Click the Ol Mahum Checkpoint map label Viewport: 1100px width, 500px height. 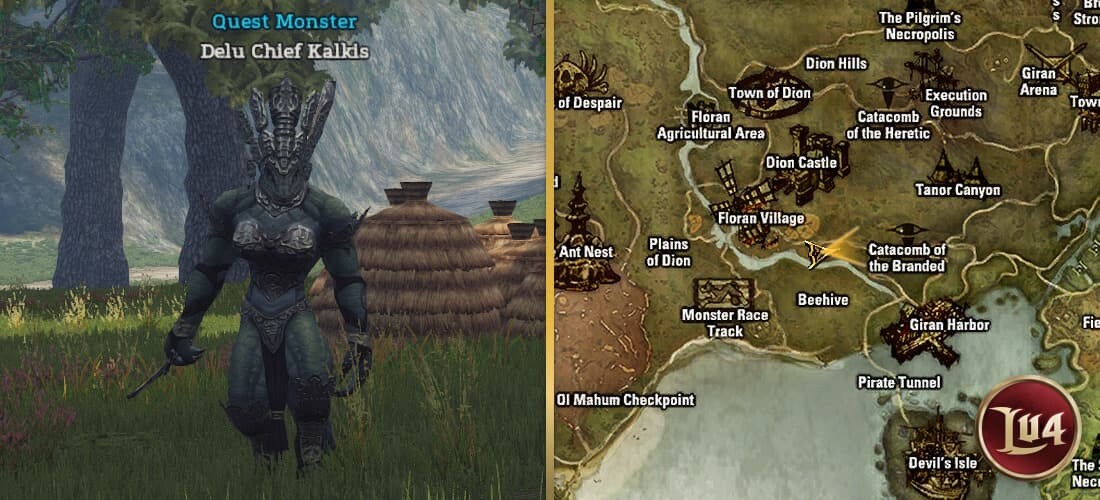pyautogui.click(x=626, y=400)
